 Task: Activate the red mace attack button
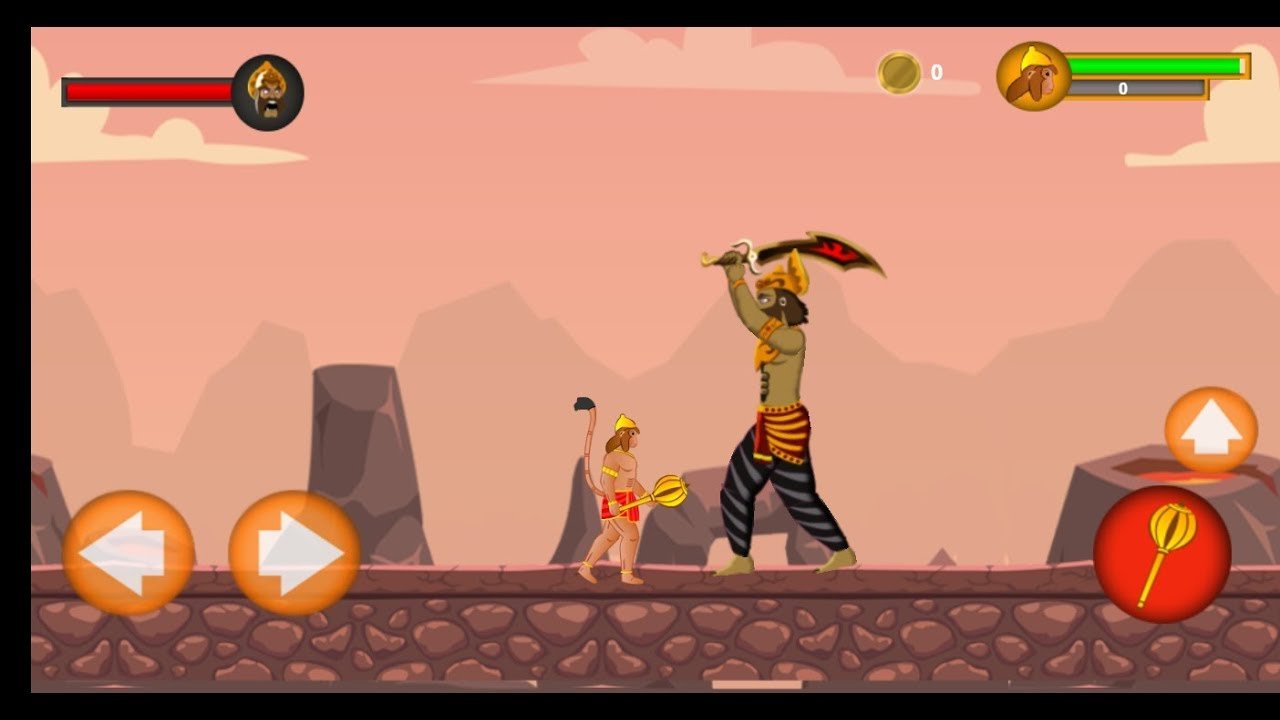point(1162,554)
